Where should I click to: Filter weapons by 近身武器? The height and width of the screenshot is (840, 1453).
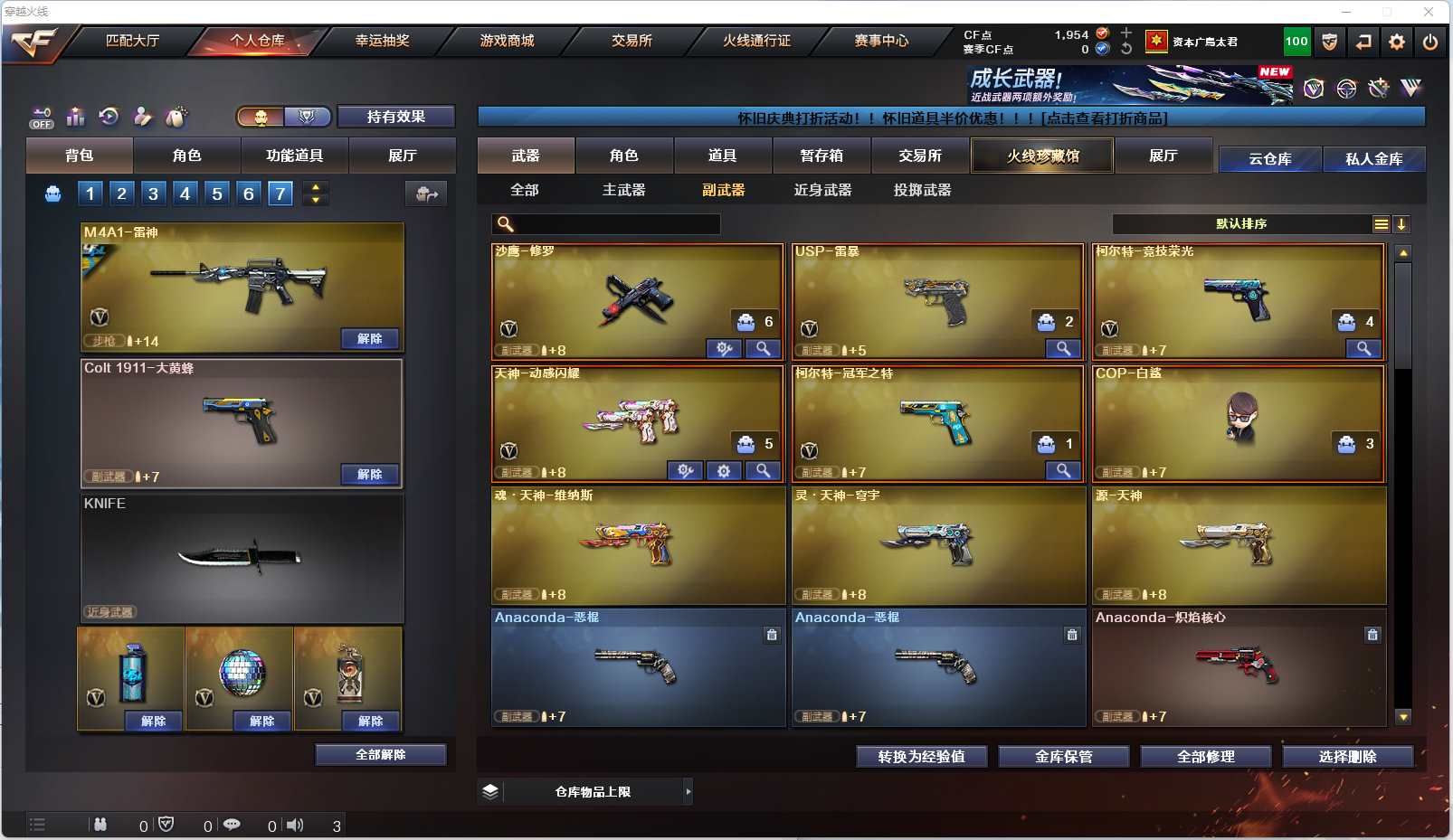822,190
